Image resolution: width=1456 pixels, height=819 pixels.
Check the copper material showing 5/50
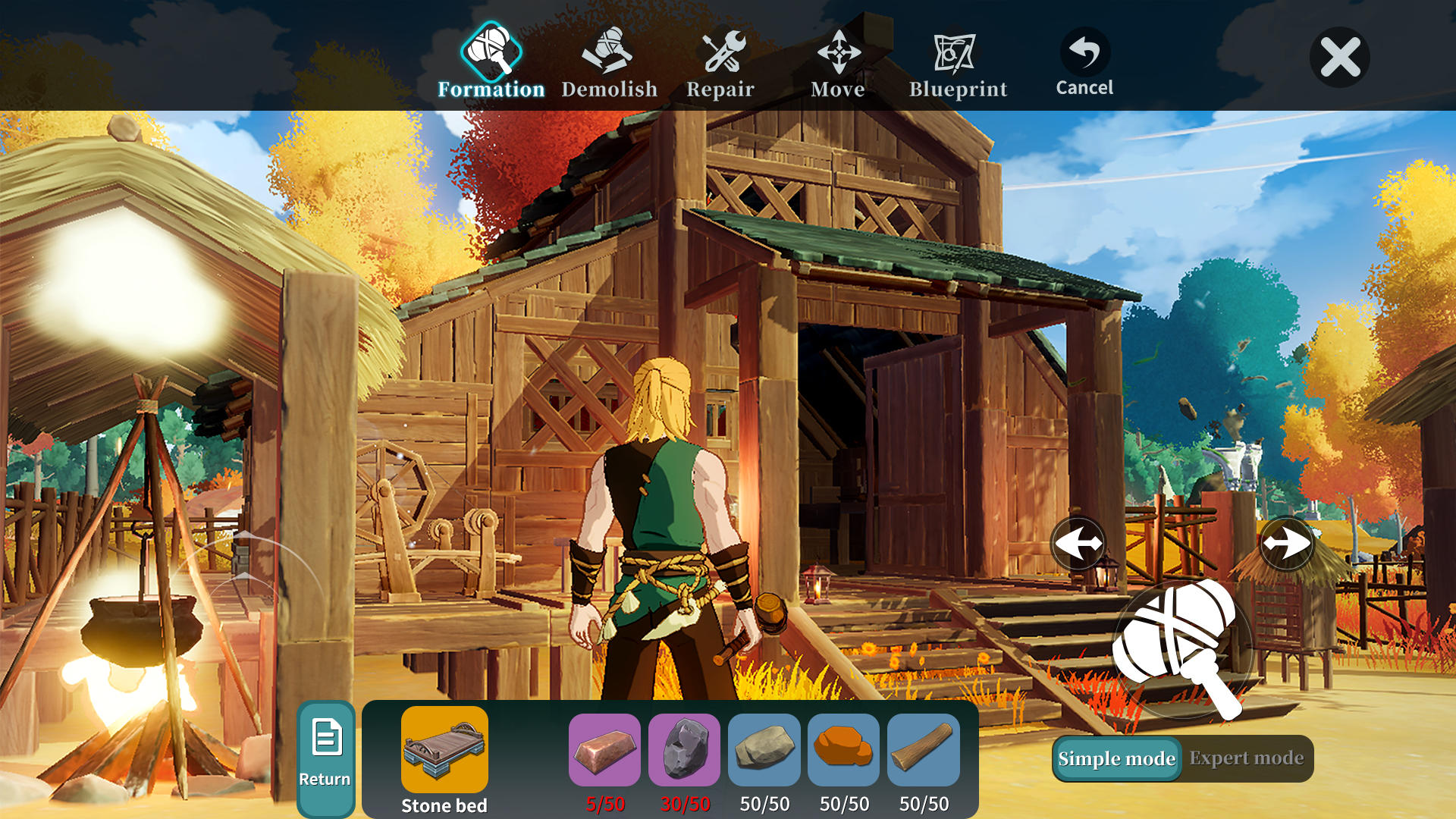point(606,751)
